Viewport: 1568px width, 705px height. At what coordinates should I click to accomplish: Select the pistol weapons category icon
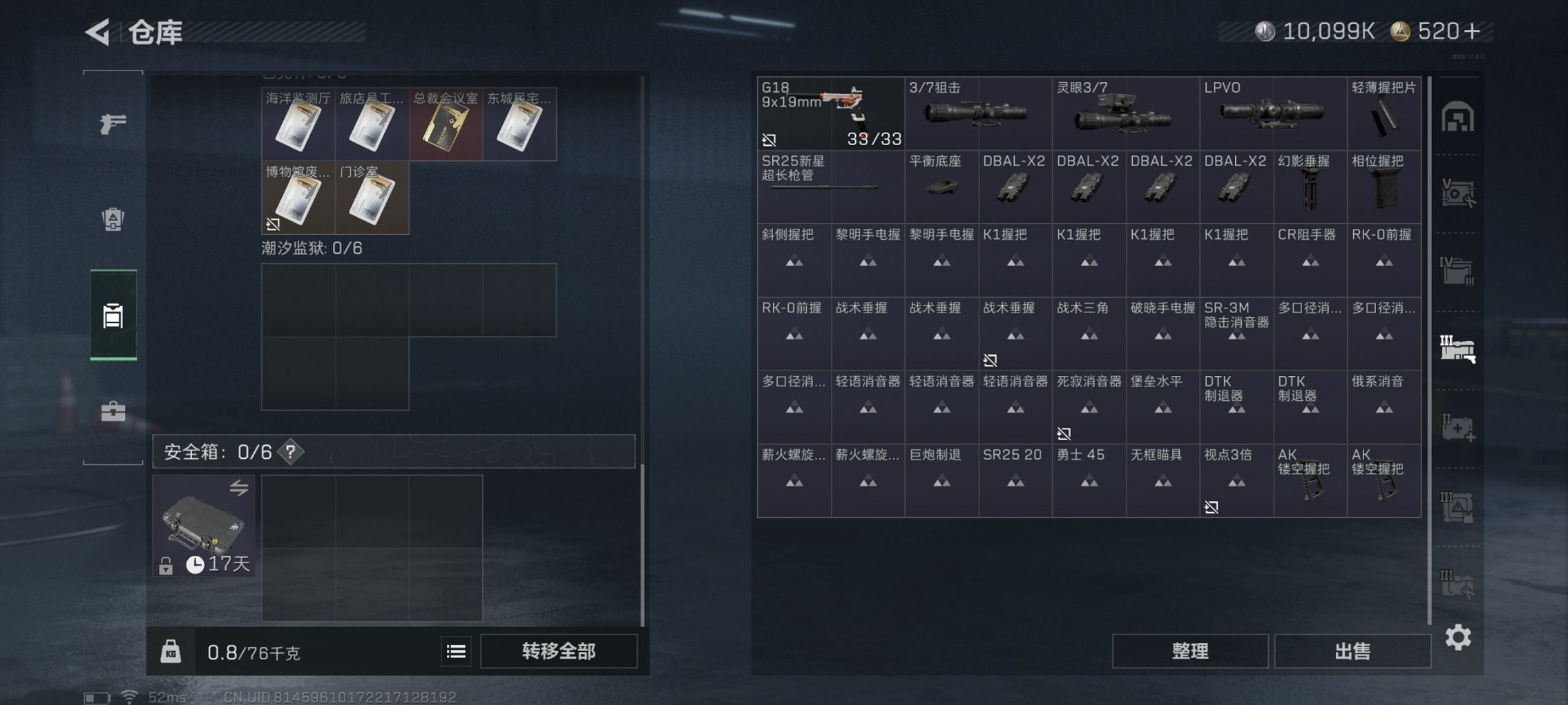113,122
